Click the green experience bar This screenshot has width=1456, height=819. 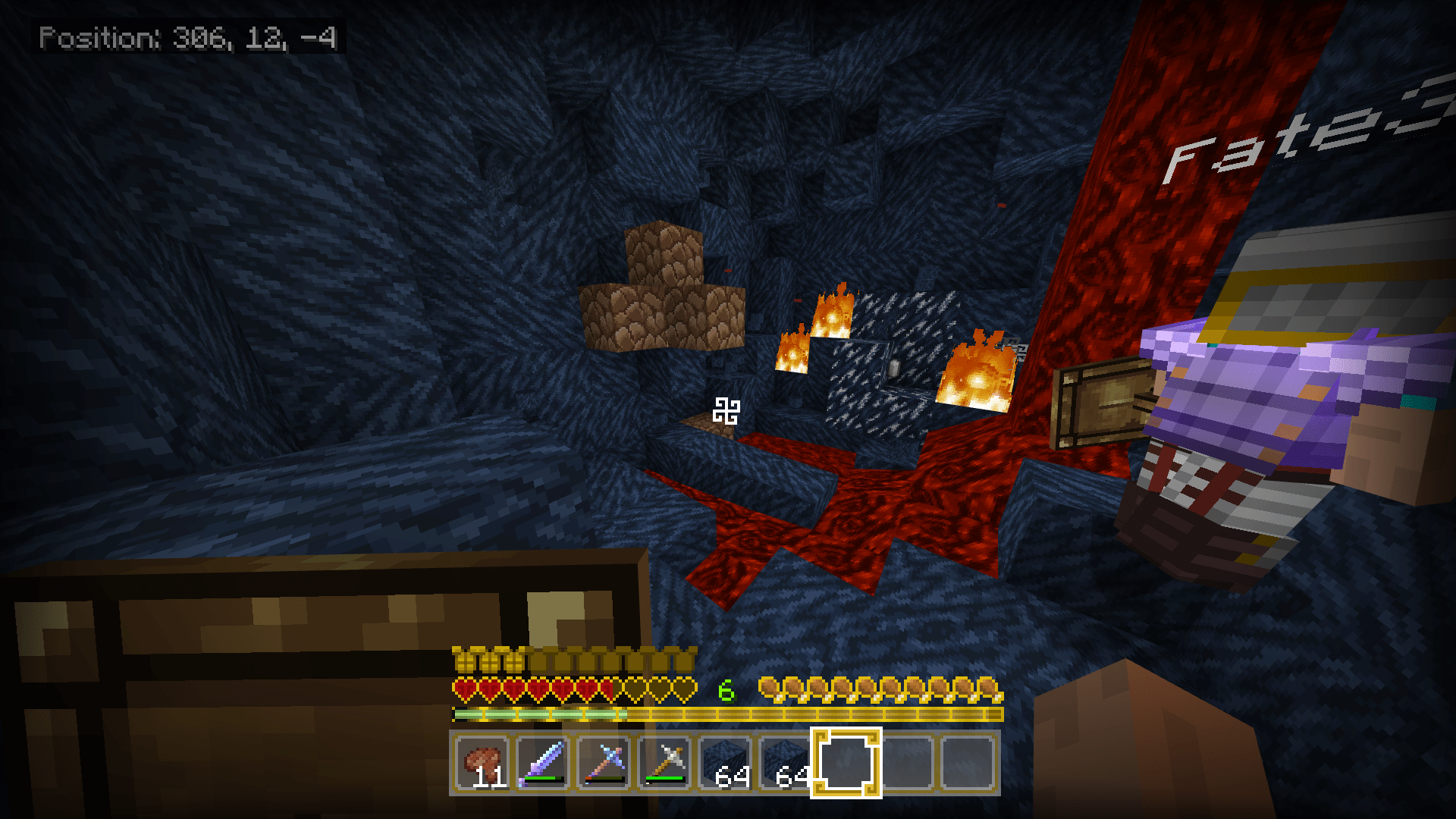click(x=531, y=714)
